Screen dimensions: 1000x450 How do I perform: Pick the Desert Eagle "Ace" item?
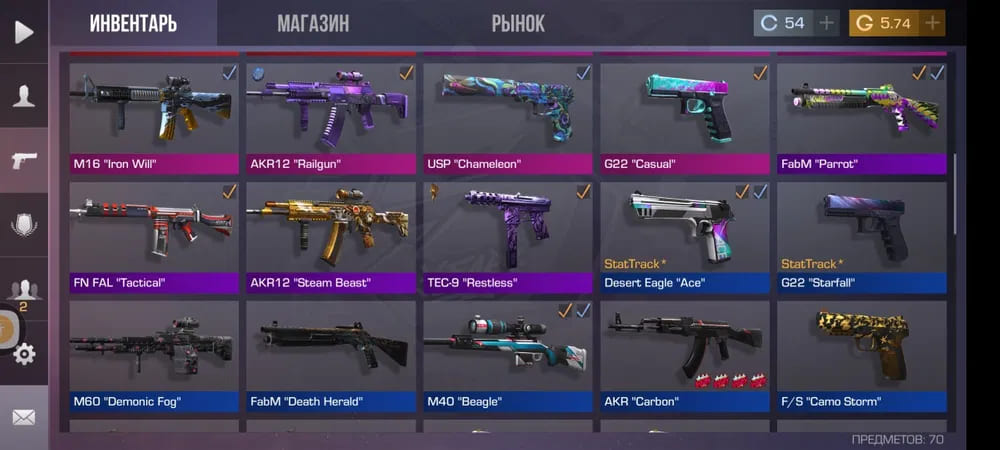pos(685,236)
